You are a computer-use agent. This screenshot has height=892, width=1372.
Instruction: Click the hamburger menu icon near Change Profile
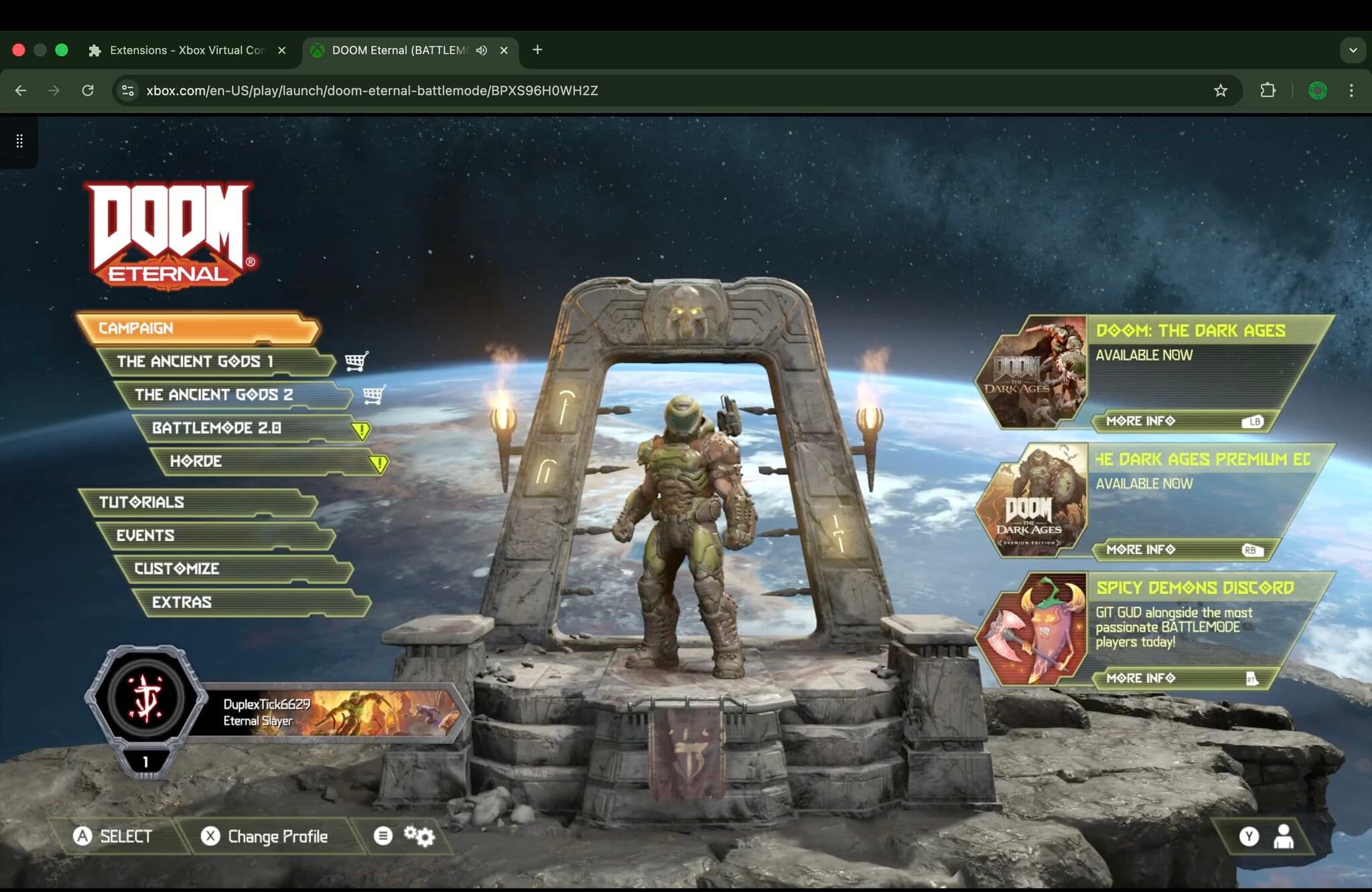click(383, 835)
